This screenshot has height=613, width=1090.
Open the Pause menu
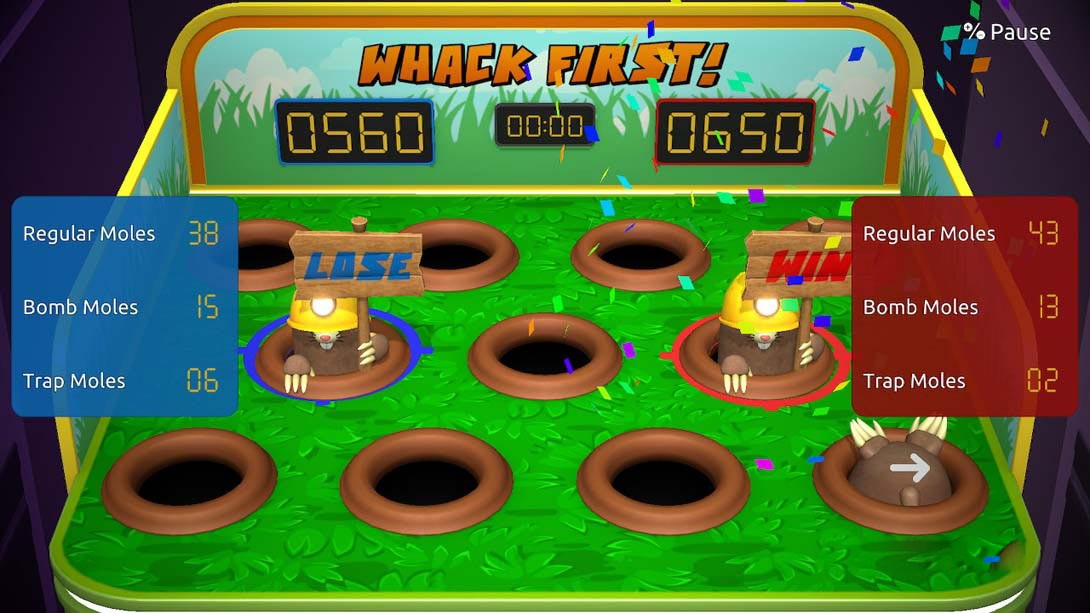tap(1005, 32)
